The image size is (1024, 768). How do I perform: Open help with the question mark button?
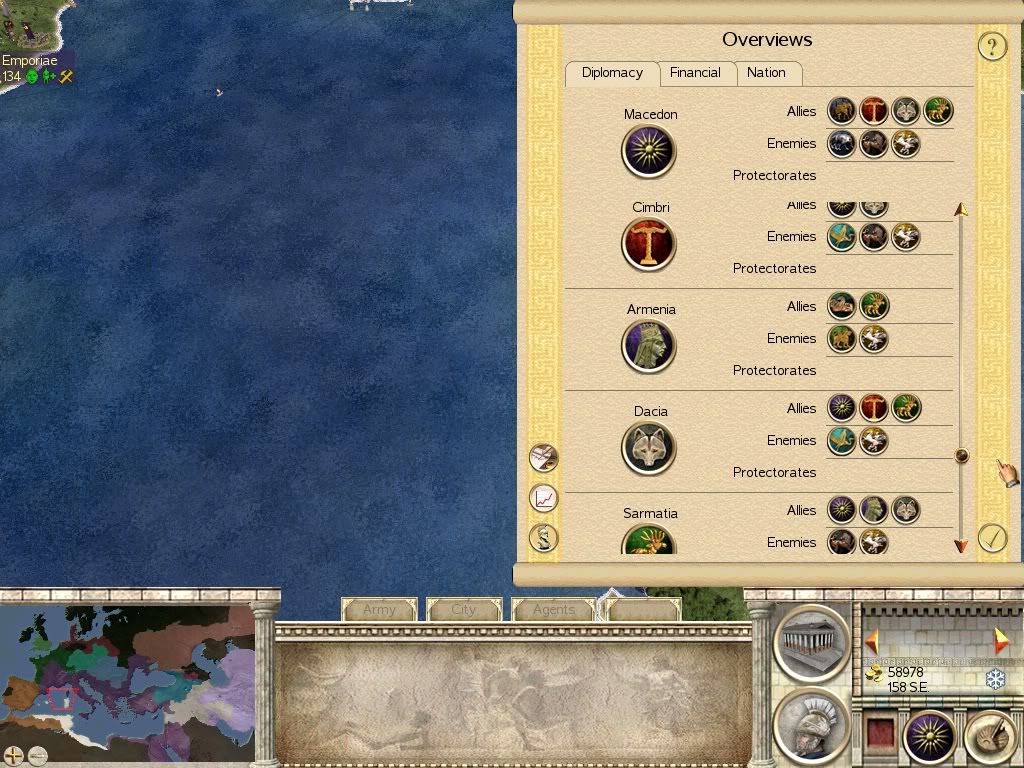(x=991, y=46)
